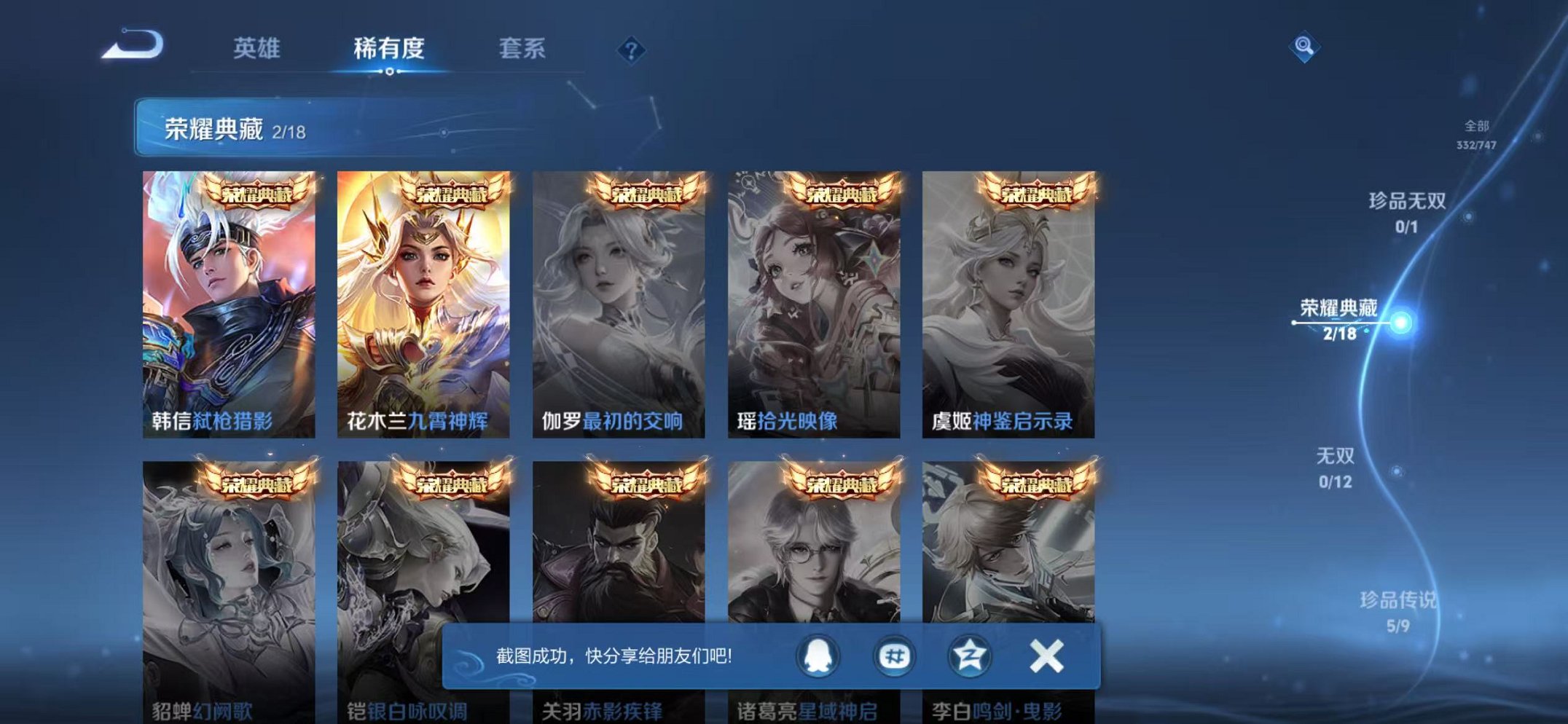This screenshot has width=1568, height=724.
Task: Switch to the 套系 tab
Action: [524, 50]
